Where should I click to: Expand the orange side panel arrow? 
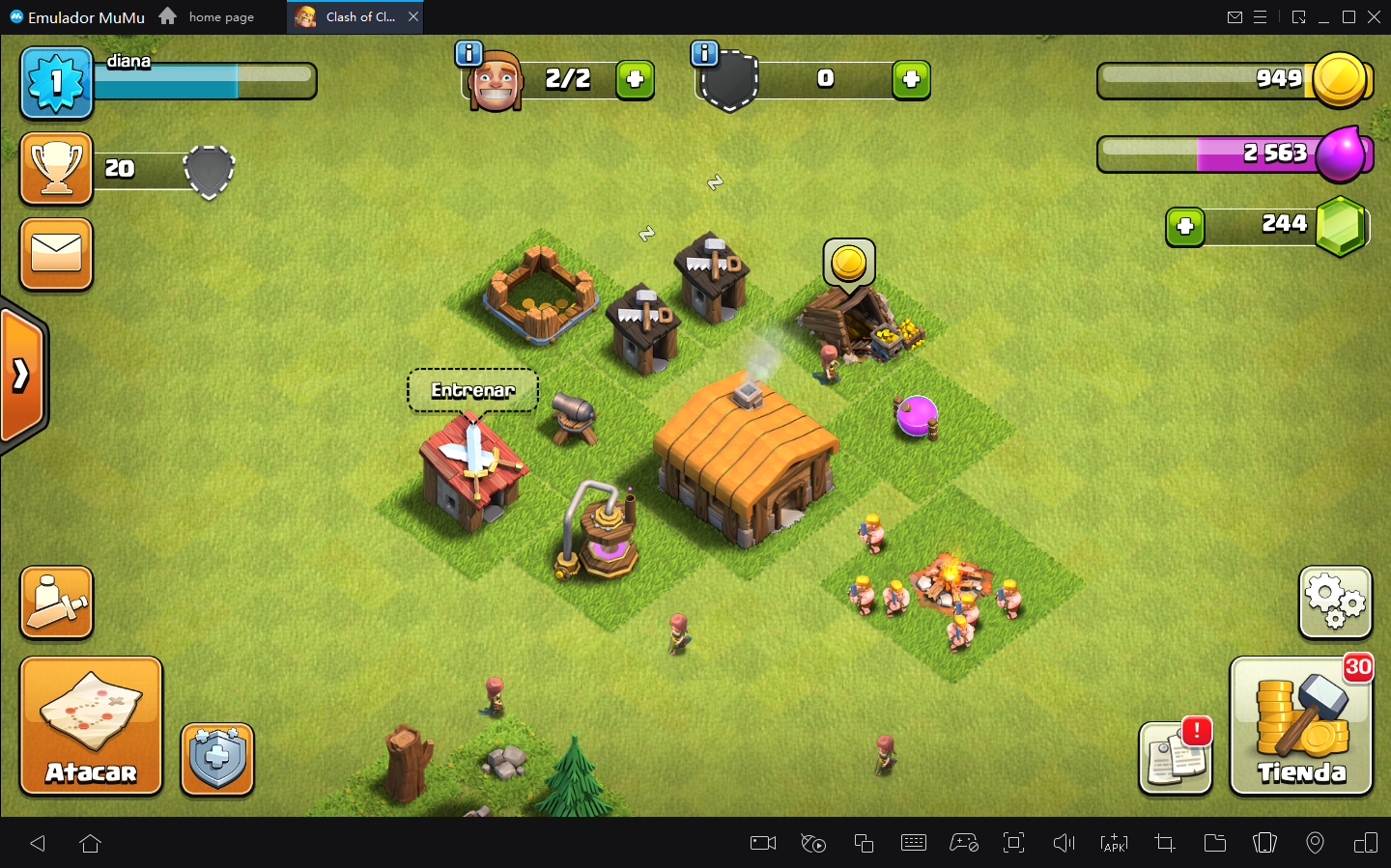click(21, 375)
